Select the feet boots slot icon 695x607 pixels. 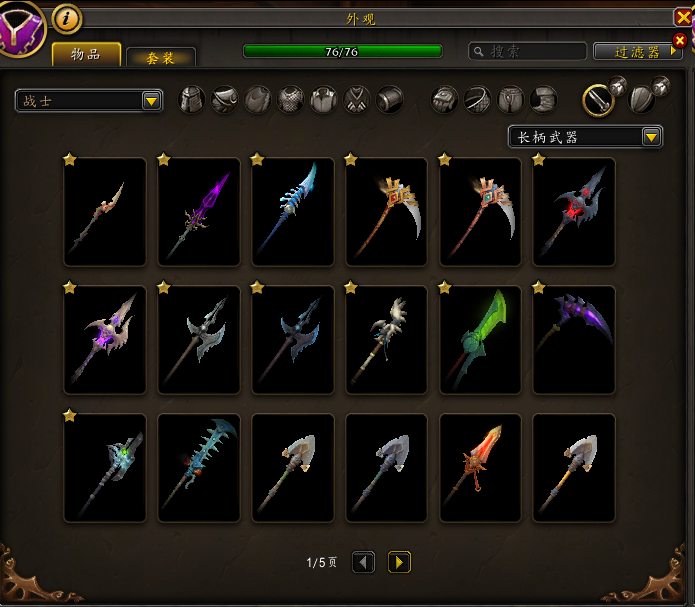543,99
